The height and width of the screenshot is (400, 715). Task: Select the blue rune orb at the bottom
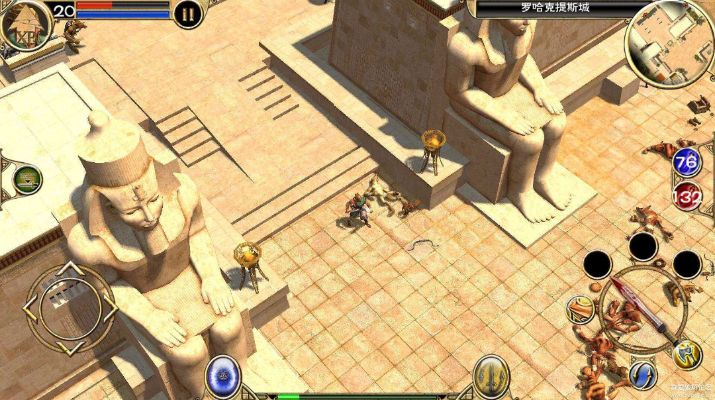223,377
